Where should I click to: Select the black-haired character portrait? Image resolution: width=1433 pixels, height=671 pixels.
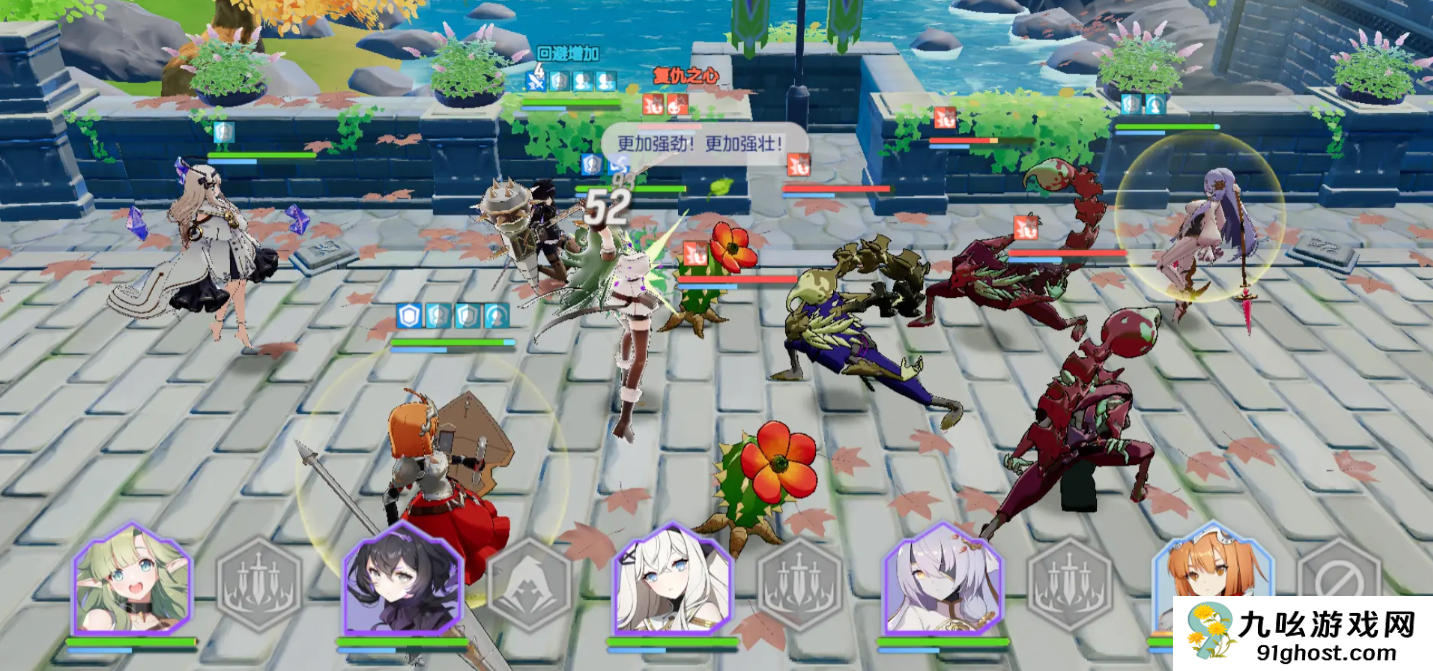pyautogui.click(x=402, y=580)
